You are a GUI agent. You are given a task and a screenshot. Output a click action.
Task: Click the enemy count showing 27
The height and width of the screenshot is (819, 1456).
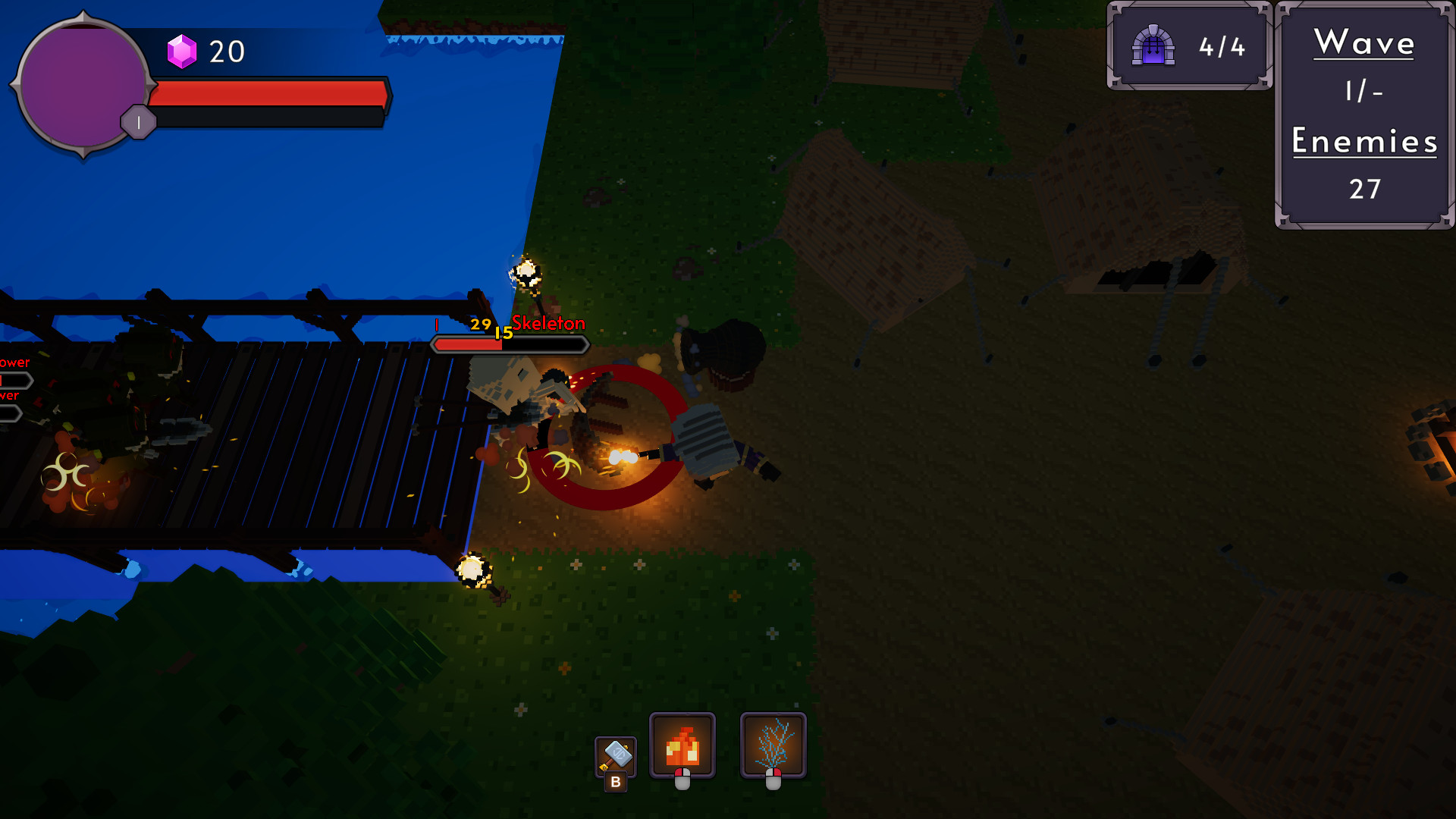(1364, 191)
